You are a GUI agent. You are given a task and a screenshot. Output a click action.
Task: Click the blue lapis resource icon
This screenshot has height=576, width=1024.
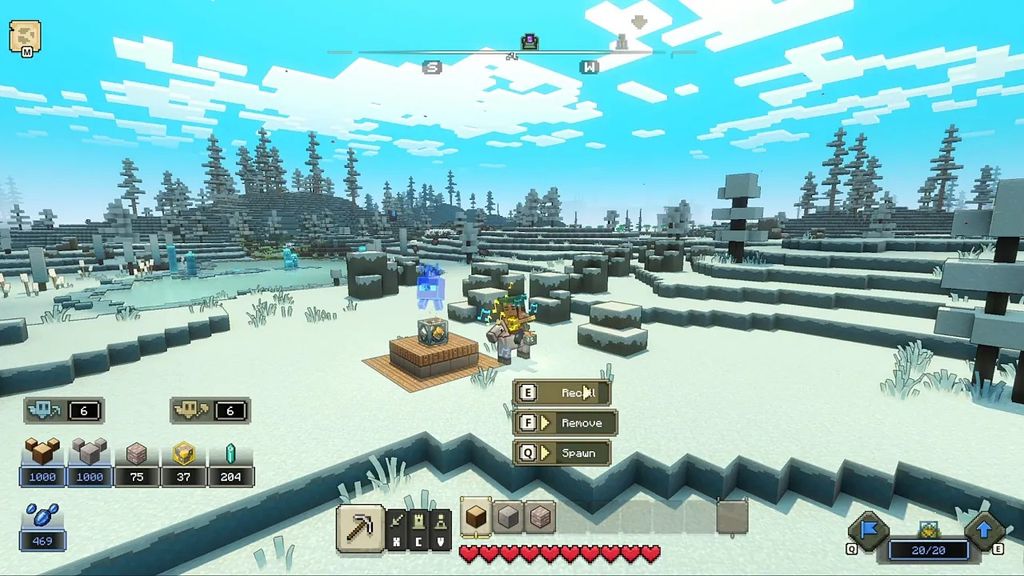pos(42,518)
